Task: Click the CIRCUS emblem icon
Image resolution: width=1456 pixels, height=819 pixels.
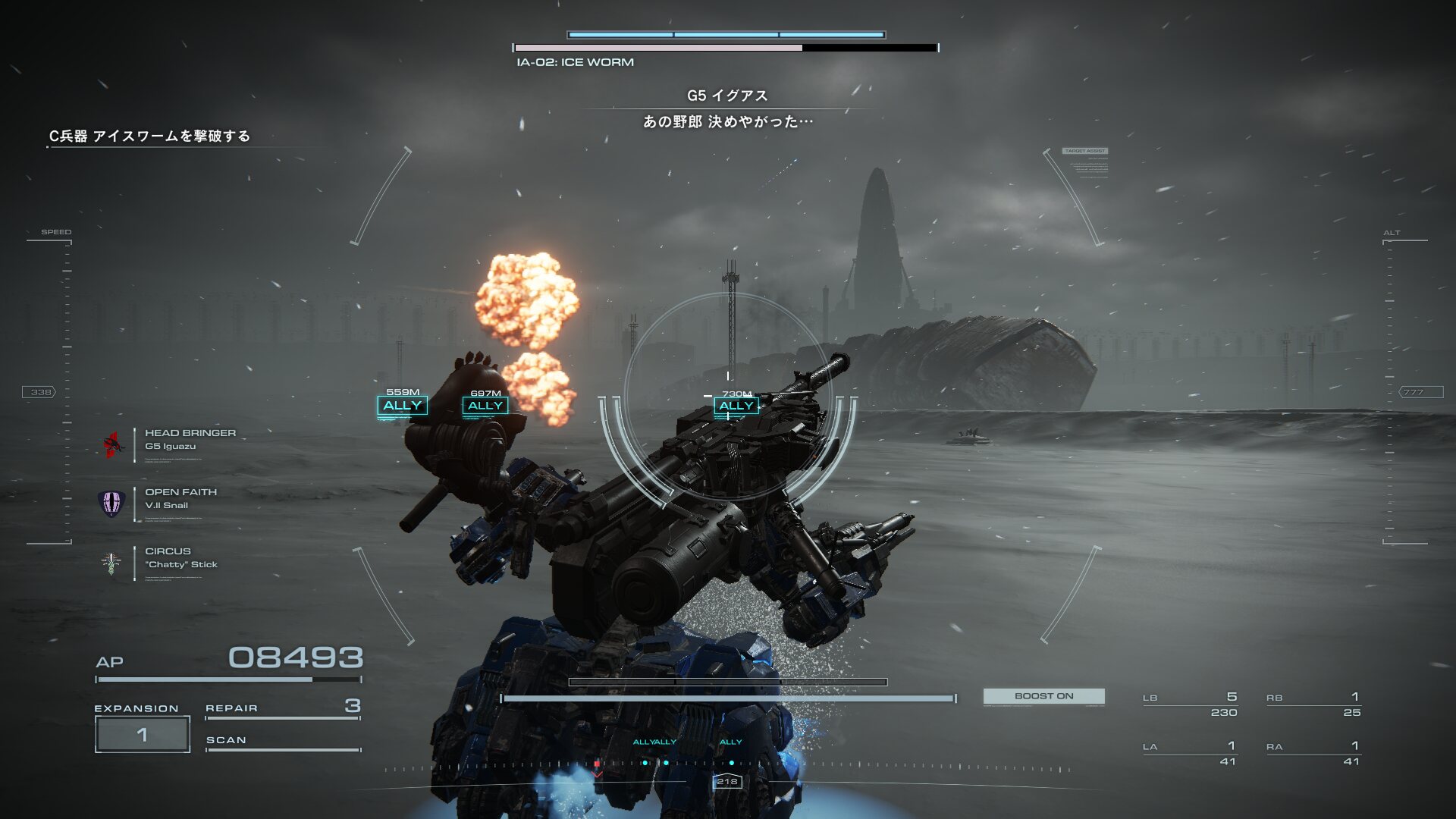Action: coord(111,563)
